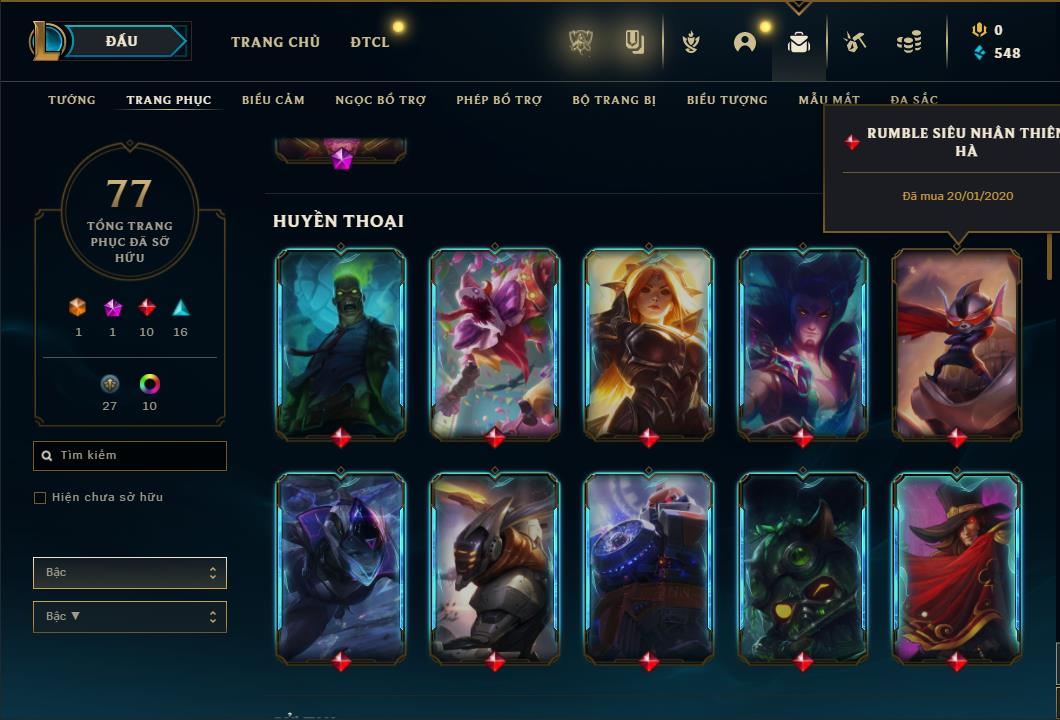Go to TRANG CHỦ home page
Screen dimensions: 1060x720
coord(275,42)
